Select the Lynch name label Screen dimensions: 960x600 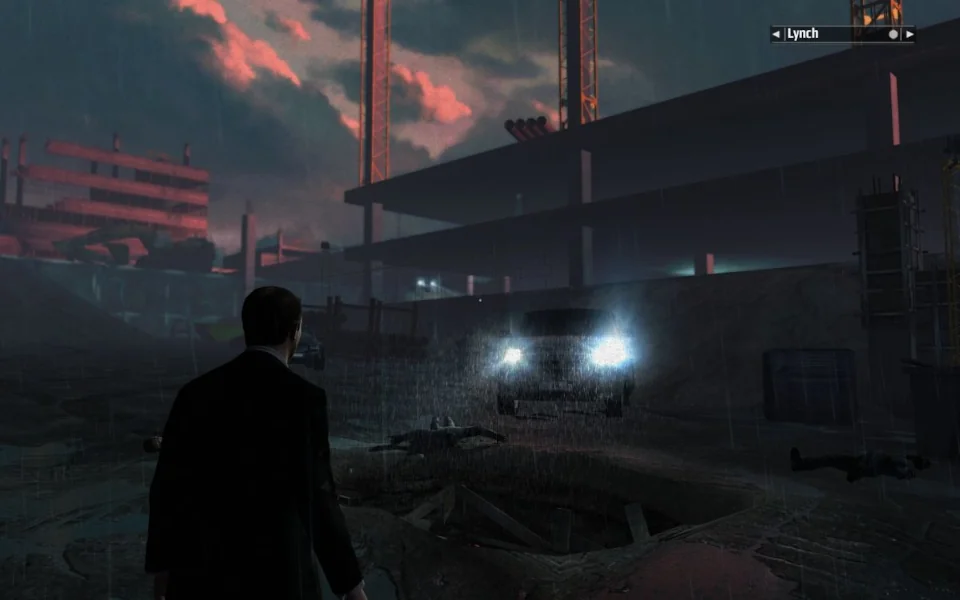[x=803, y=34]
